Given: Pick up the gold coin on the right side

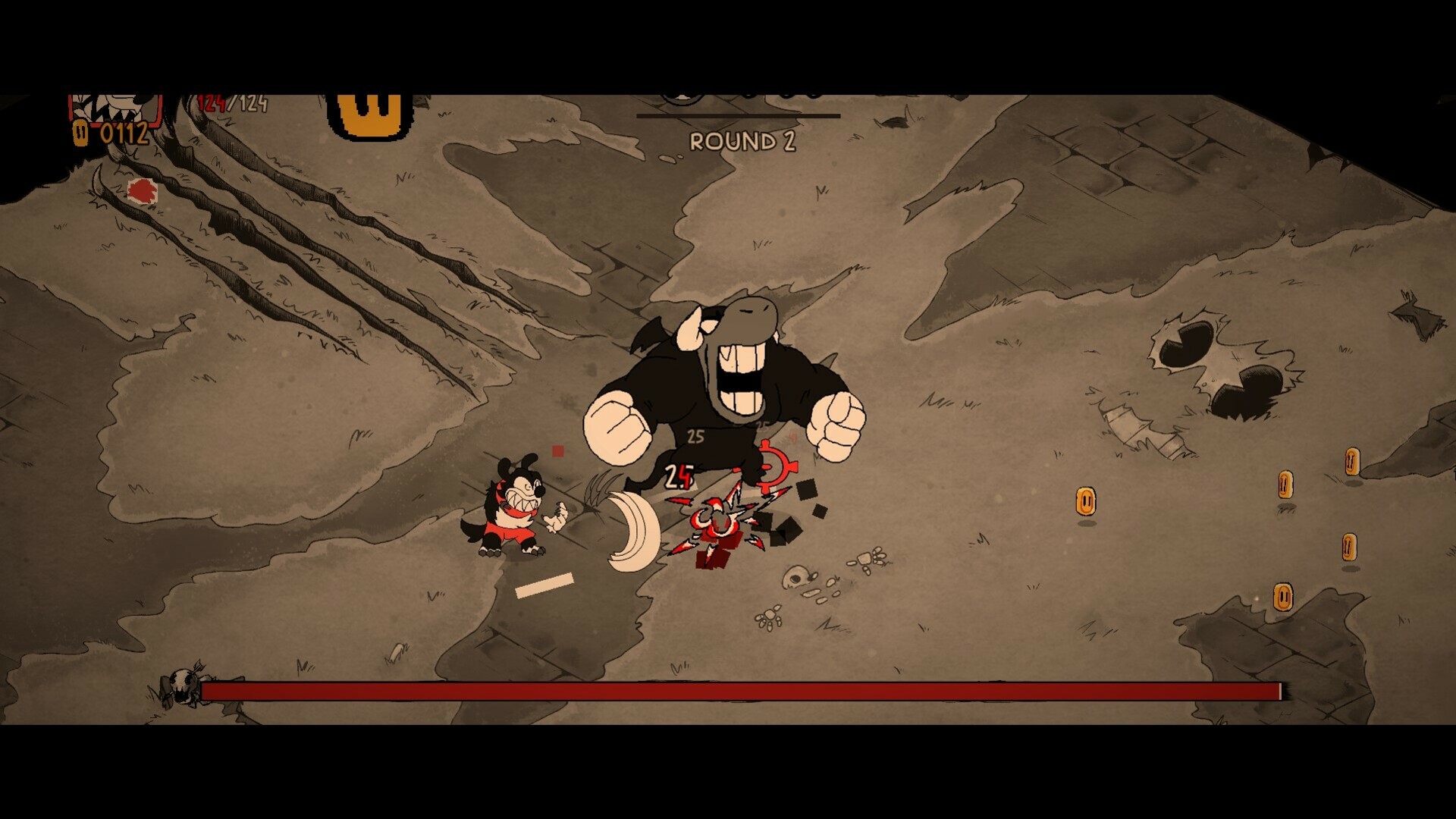Looking at the screenshot, I should [x=1086, y=500].
